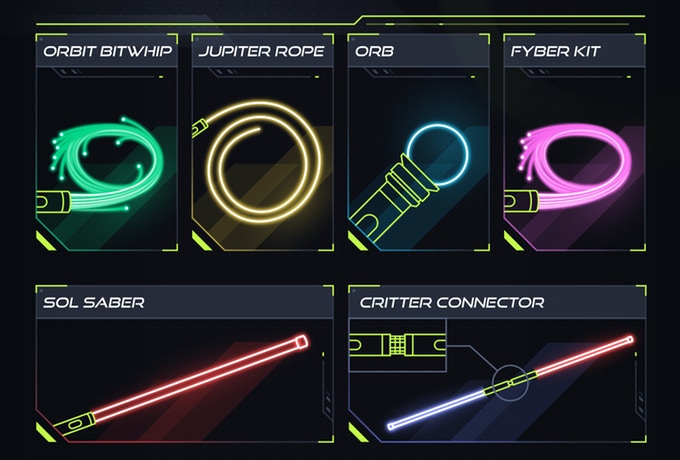Screen dimensions: 680x460
Task: Select the Sol Saber panel
Action: pyautogui.click(x=183, y=365)
